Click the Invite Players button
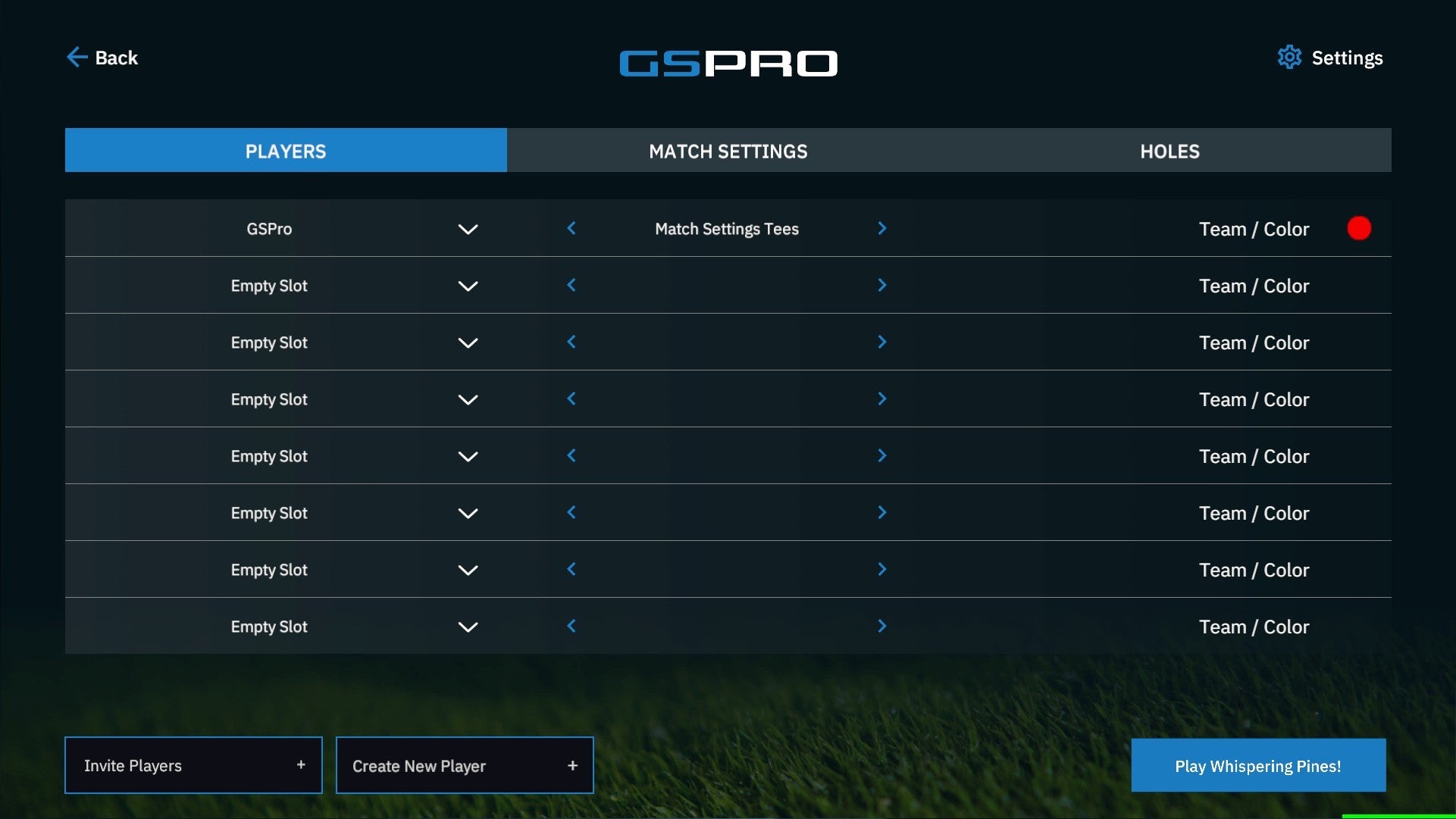 click(193, 765)
